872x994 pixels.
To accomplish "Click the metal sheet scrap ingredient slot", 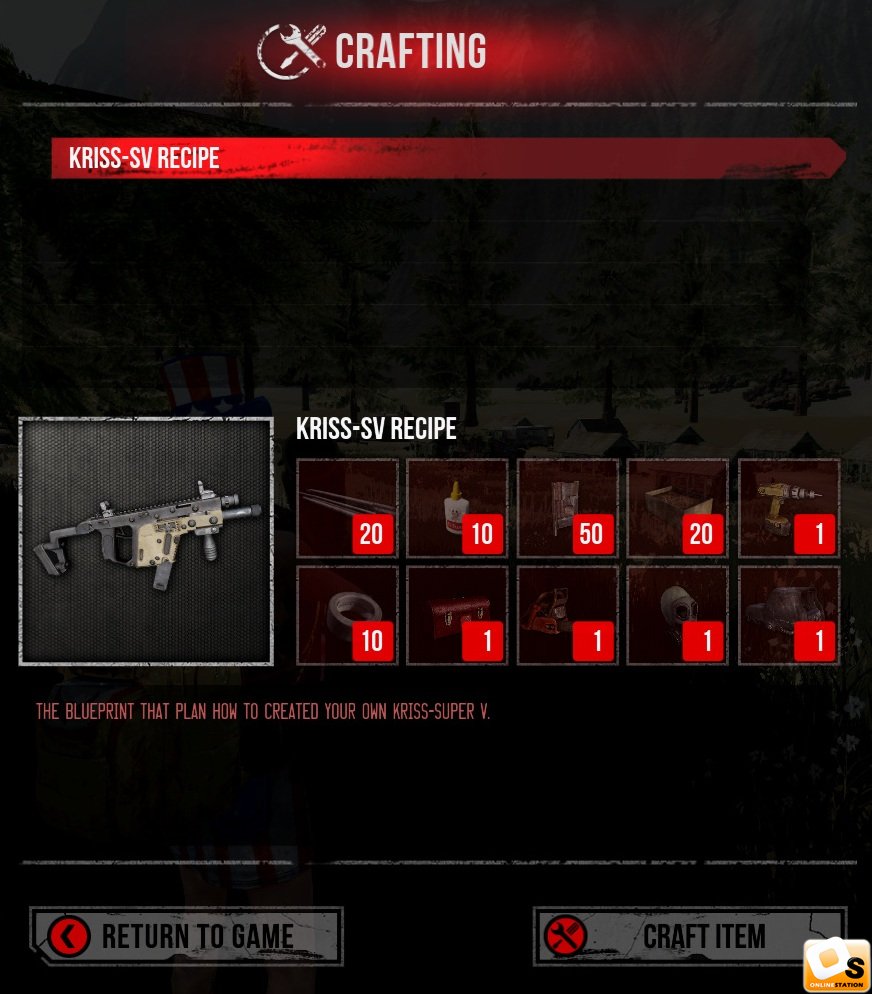I will click(x=567, y=508).
